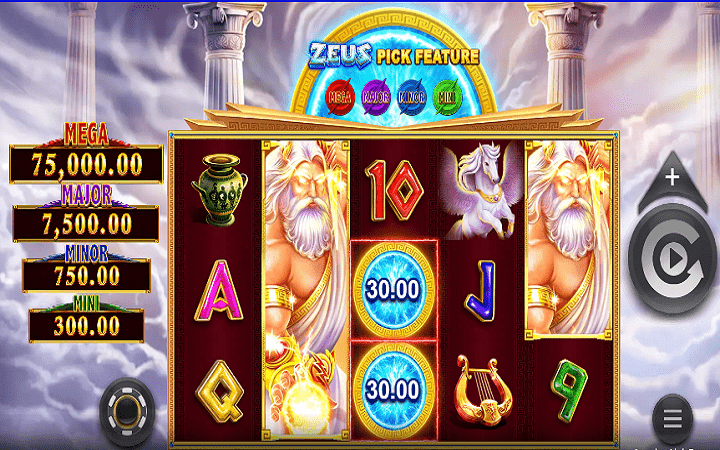Open the hamburger menu

point(673,417)
